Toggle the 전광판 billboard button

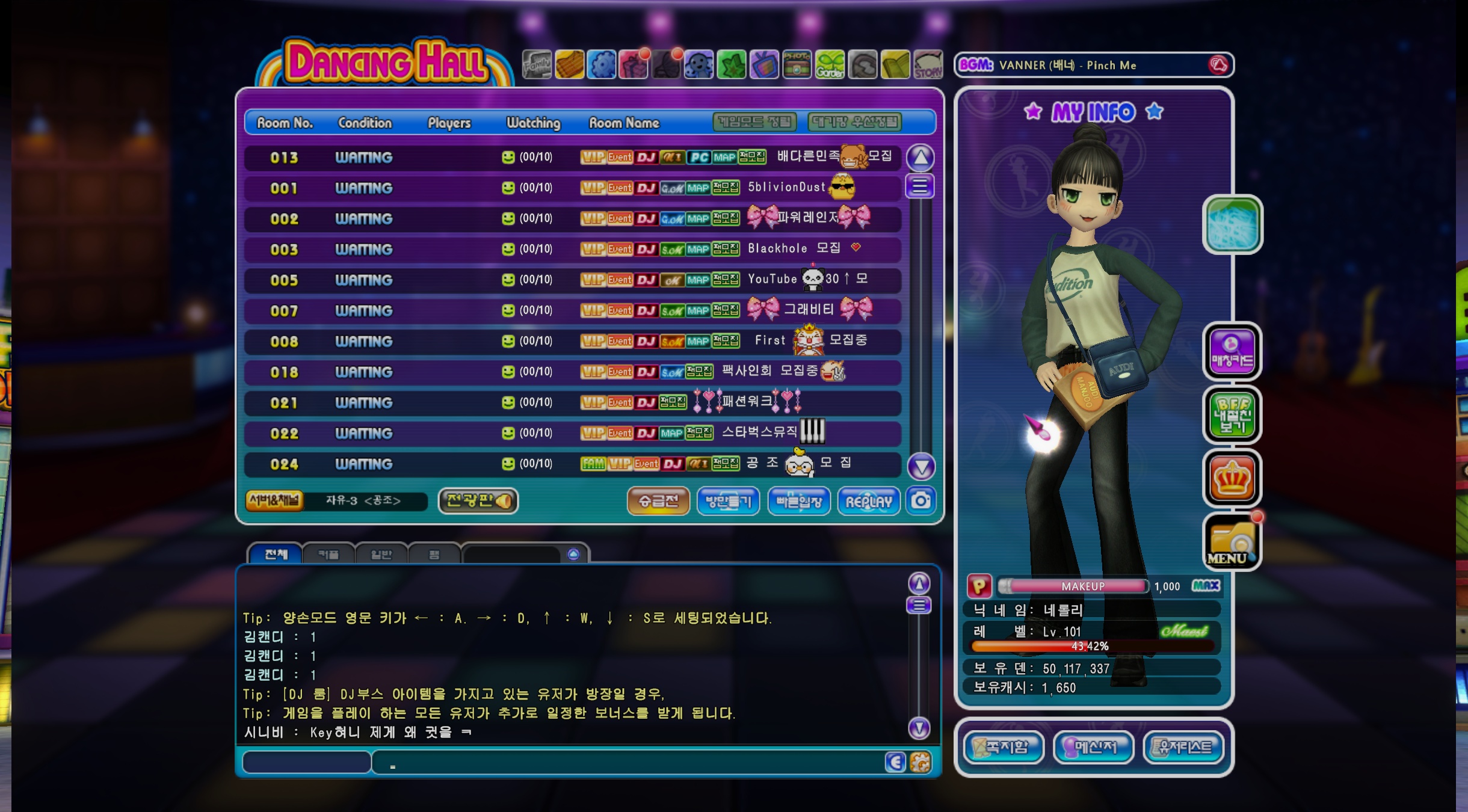478,500
